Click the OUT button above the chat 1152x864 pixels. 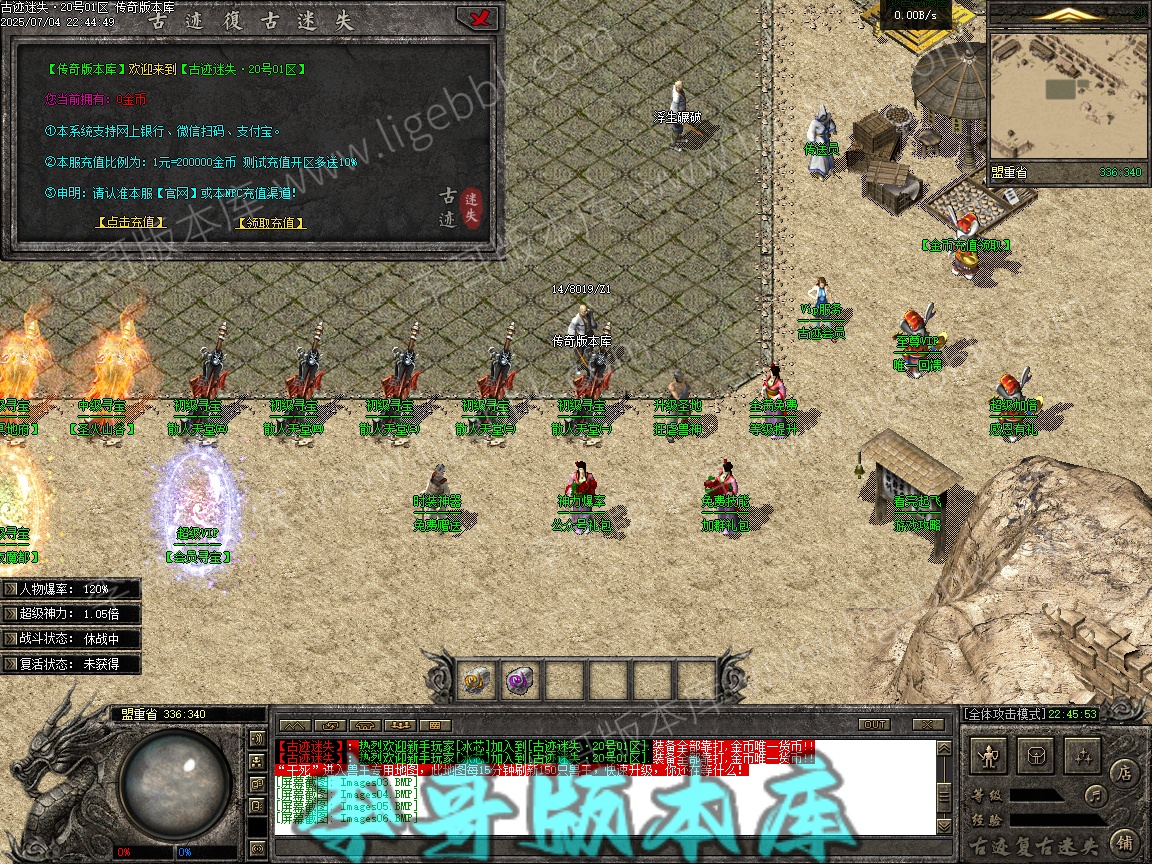(x=874, y=725)
